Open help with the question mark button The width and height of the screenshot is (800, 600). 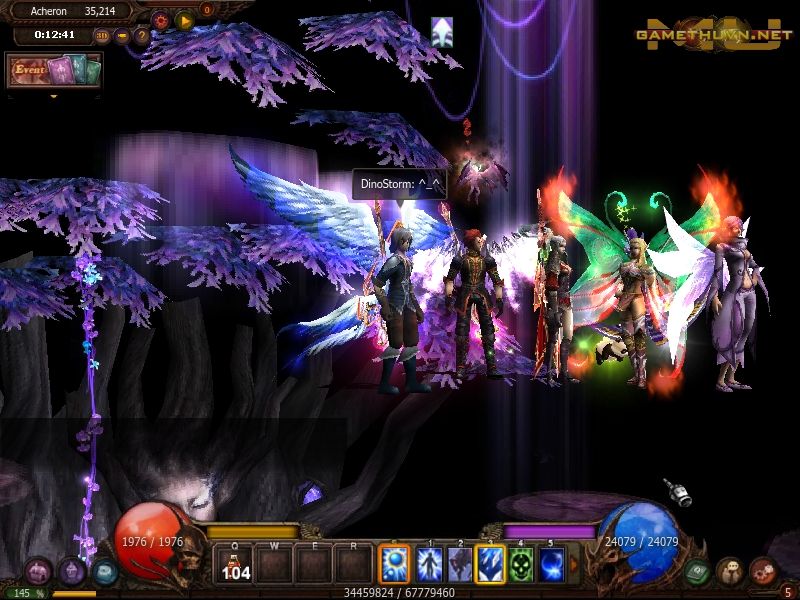click(x=142, y=36)
